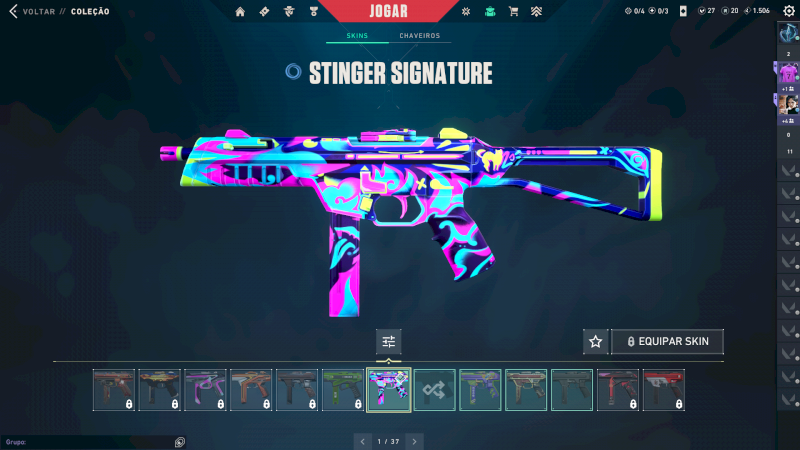The width and height of the screenshot is (800, 450).
Task: Select the red and white Stinger skin thumbnail
Action: tap(665, 390)
